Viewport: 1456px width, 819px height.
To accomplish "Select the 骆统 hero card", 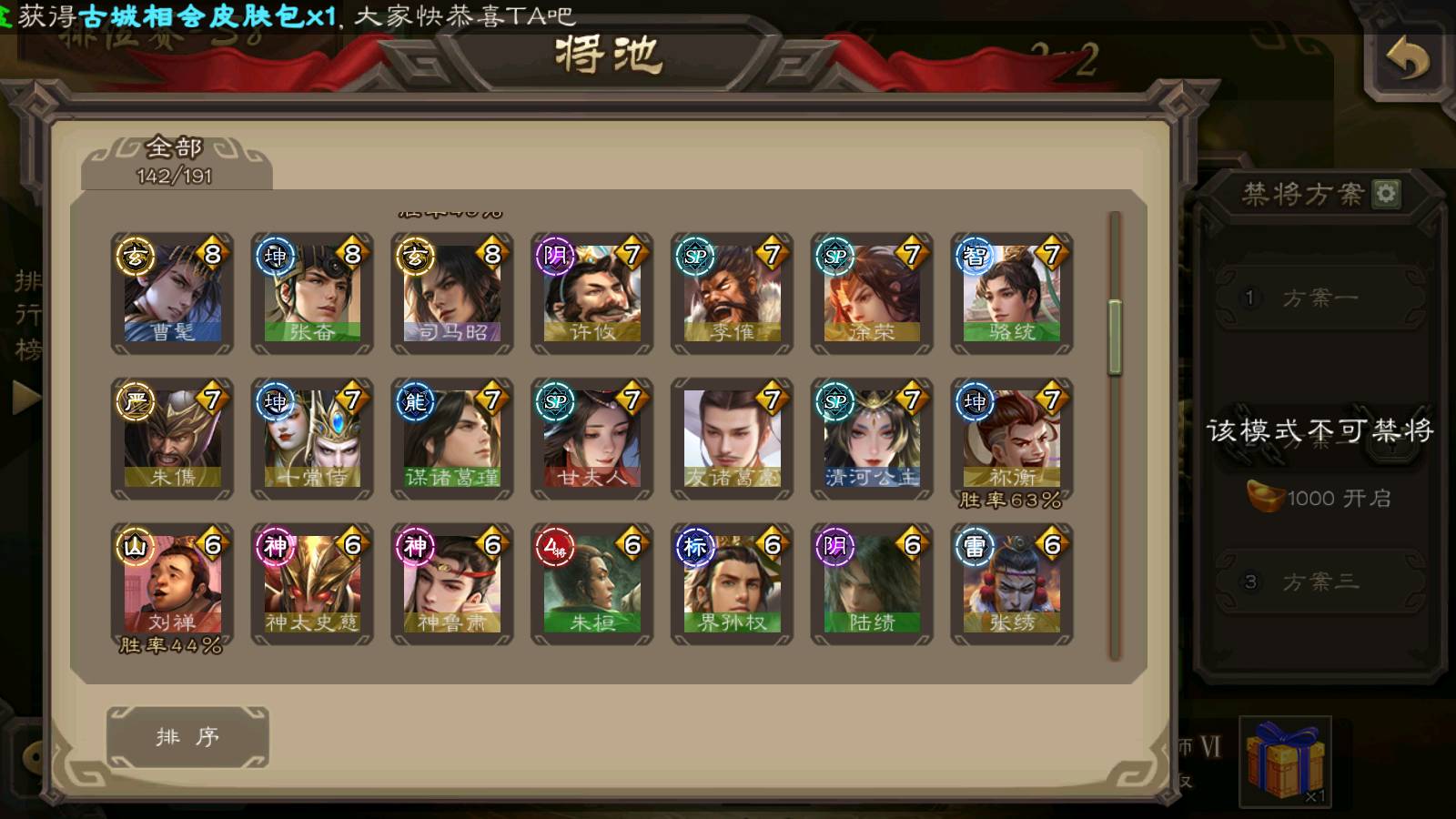I will [1012, 293].
